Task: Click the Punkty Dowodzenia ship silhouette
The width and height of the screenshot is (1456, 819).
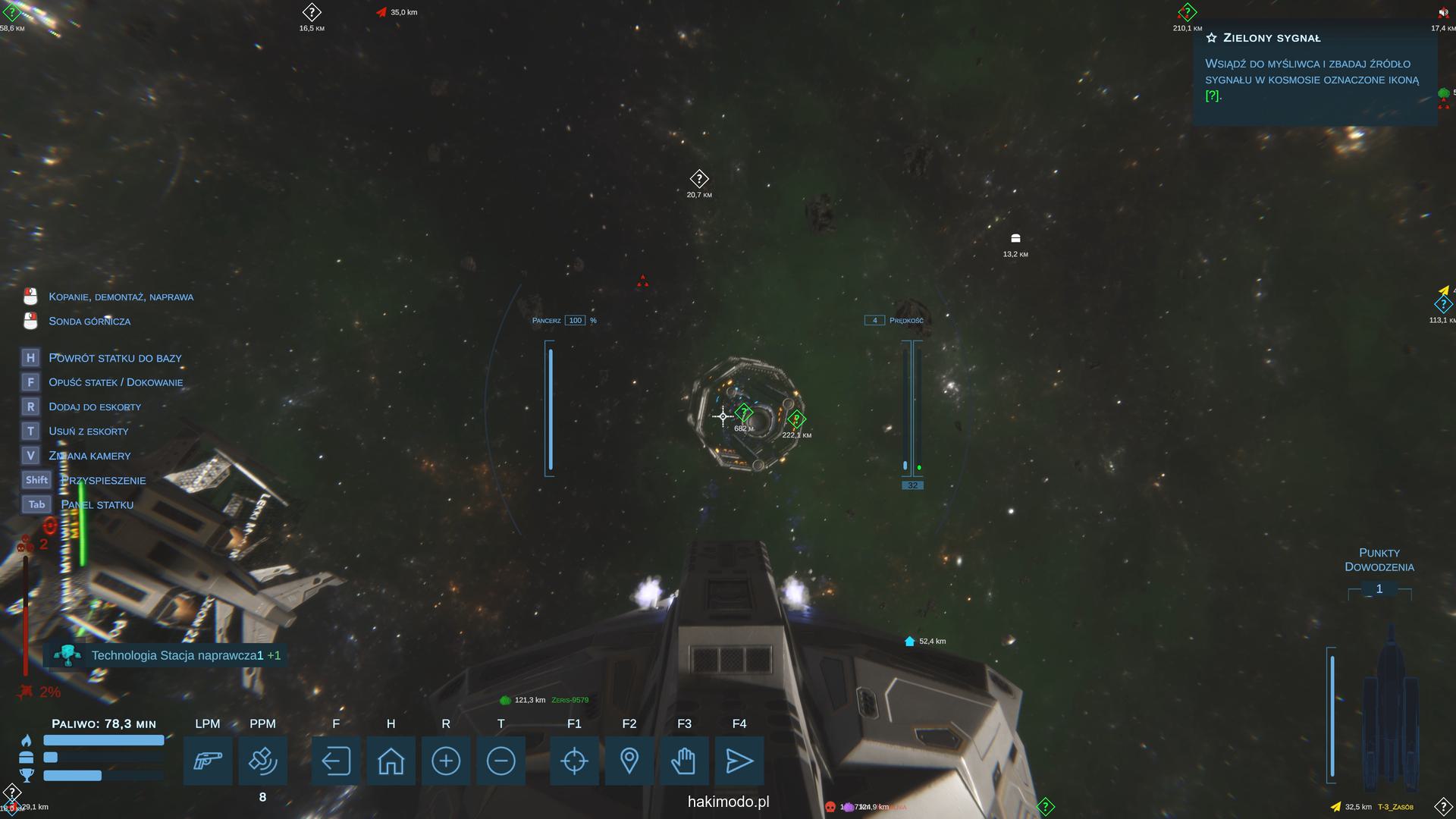Action: click(x=1390, y=705)
